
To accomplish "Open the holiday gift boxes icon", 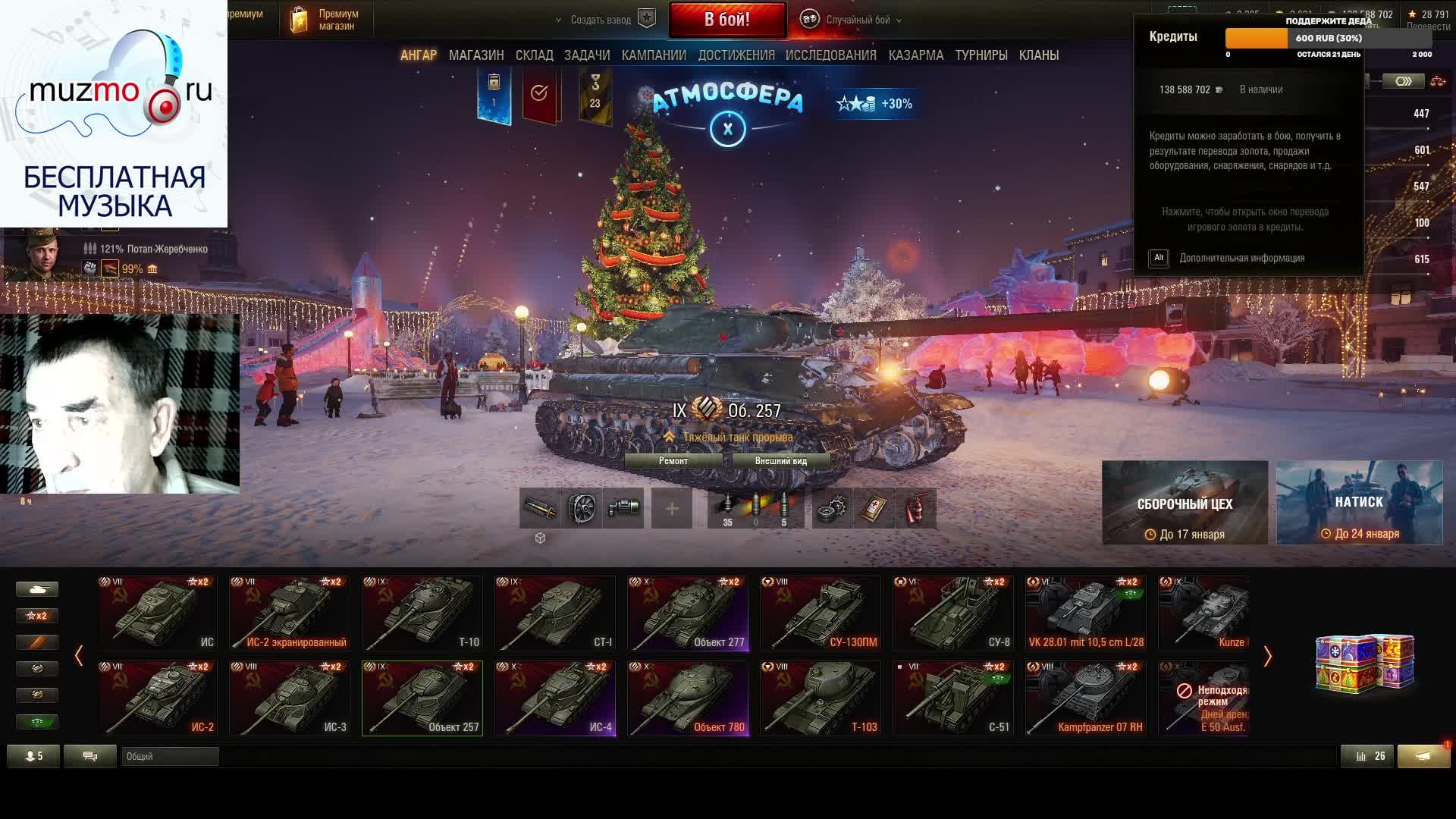I will pyautogui.click(x=1364, y=664).
